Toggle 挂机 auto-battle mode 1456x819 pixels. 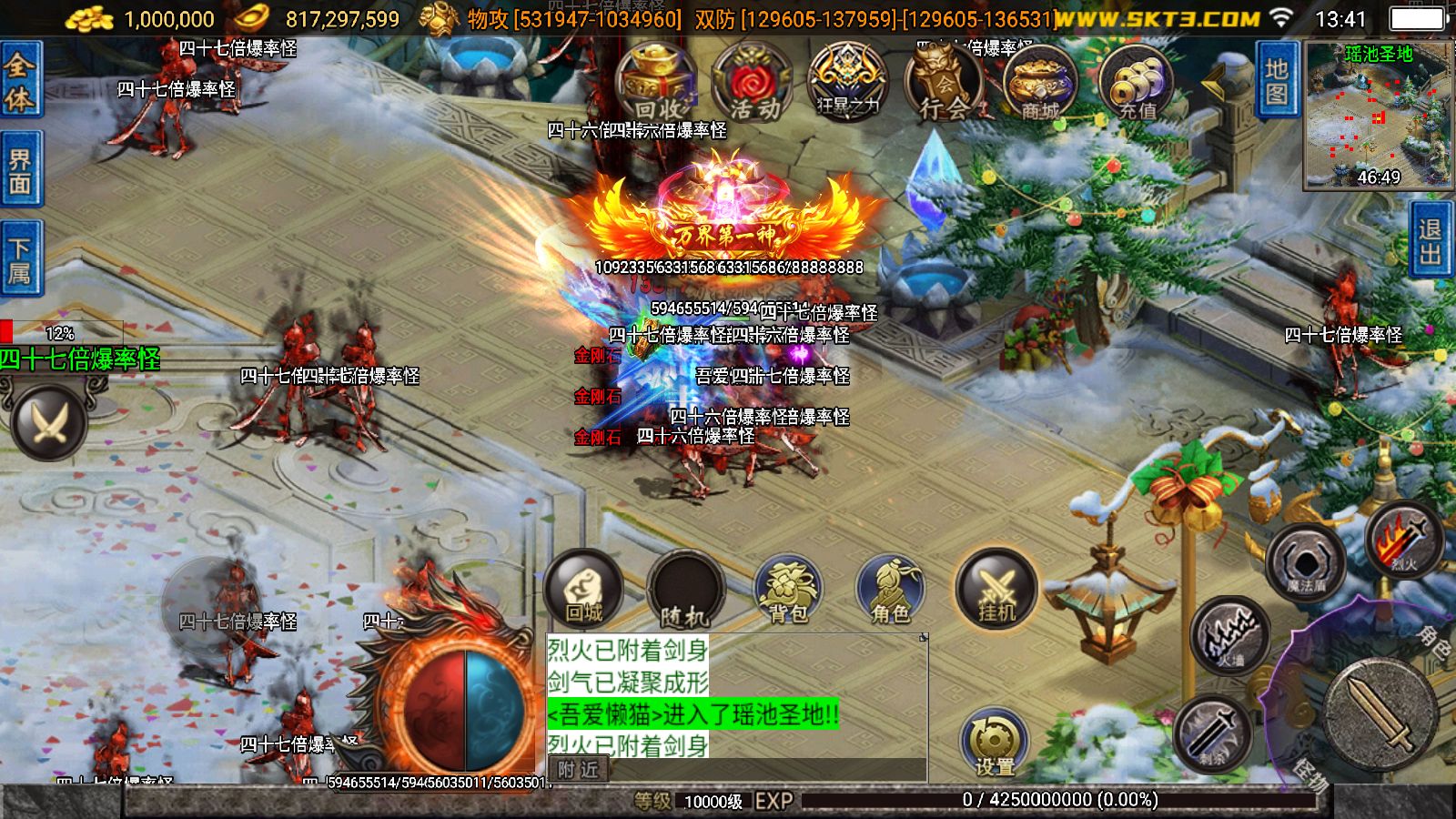pos(996,587)
